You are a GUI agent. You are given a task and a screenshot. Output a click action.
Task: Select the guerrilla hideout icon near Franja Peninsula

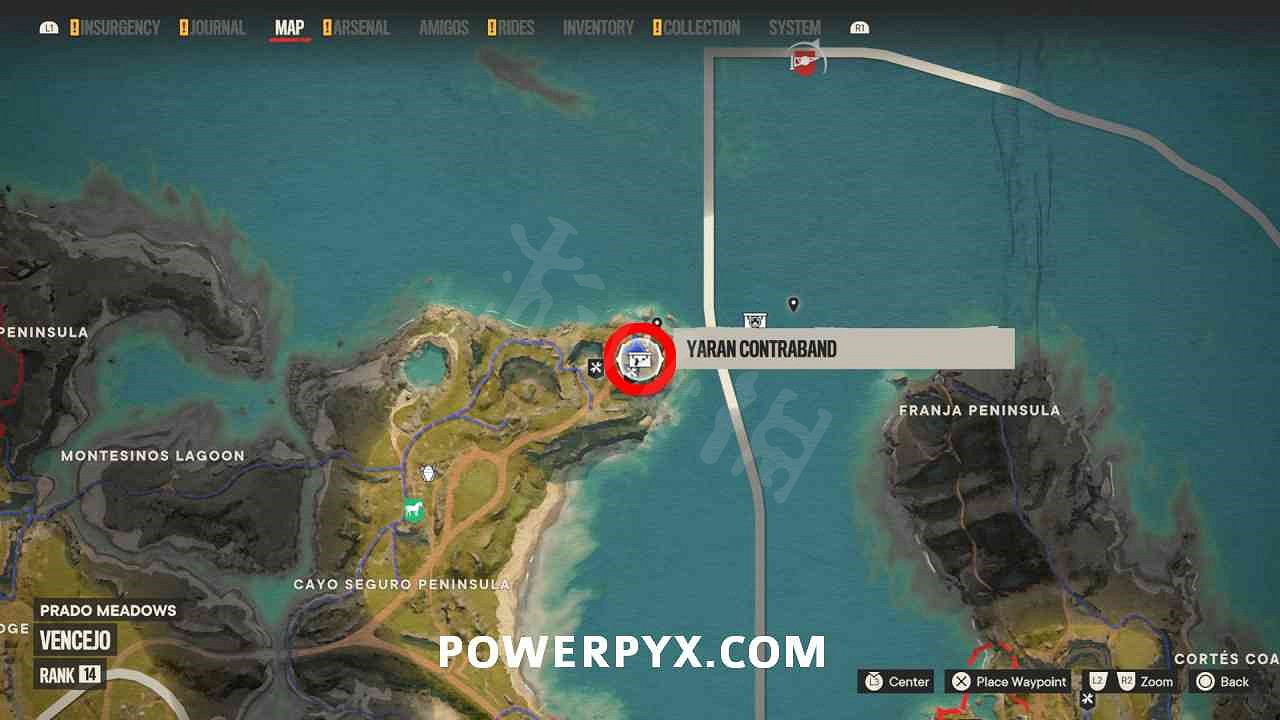[756, 320]
